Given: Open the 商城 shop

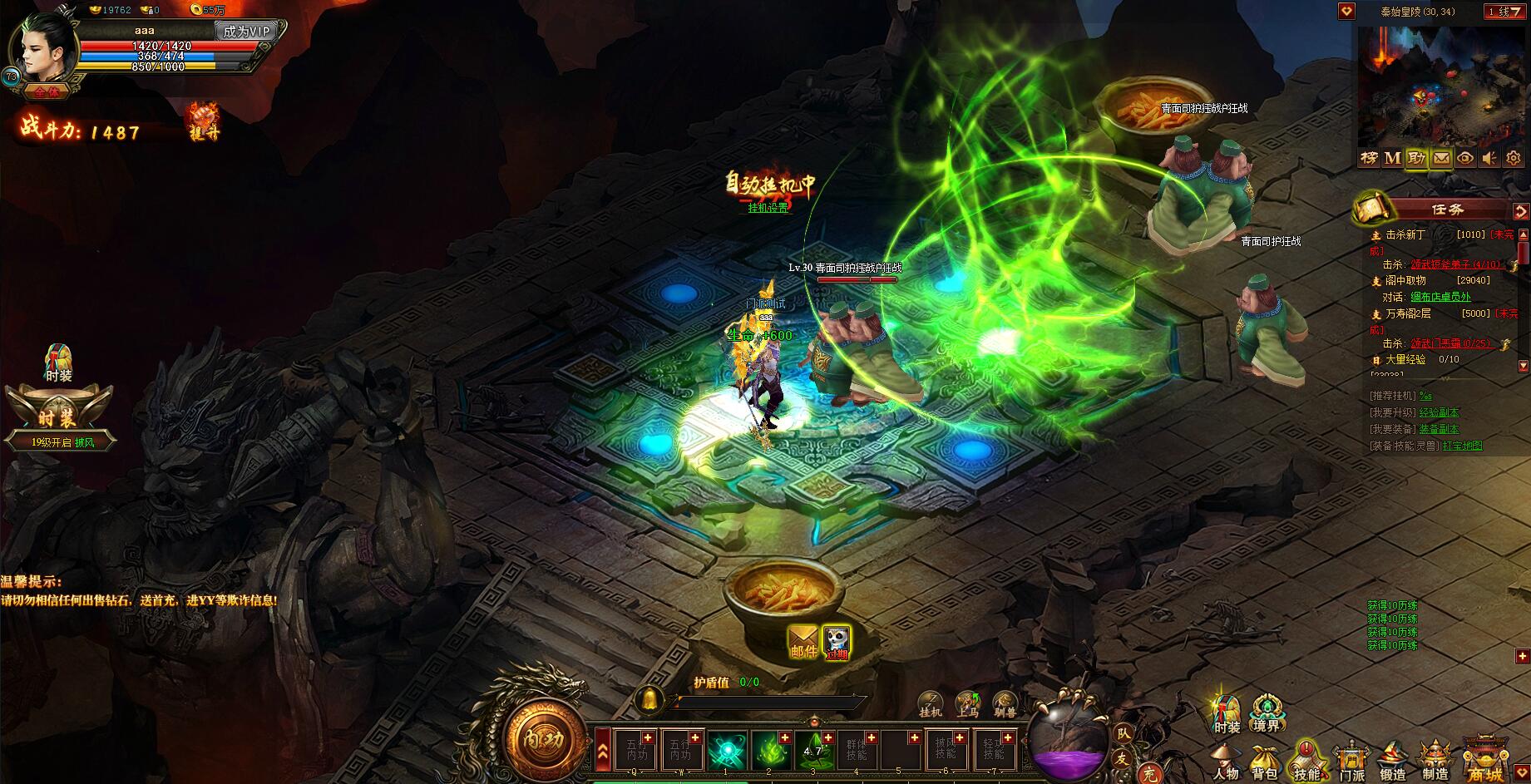Looking at the screenshot, I should [x=1486, y=758].
